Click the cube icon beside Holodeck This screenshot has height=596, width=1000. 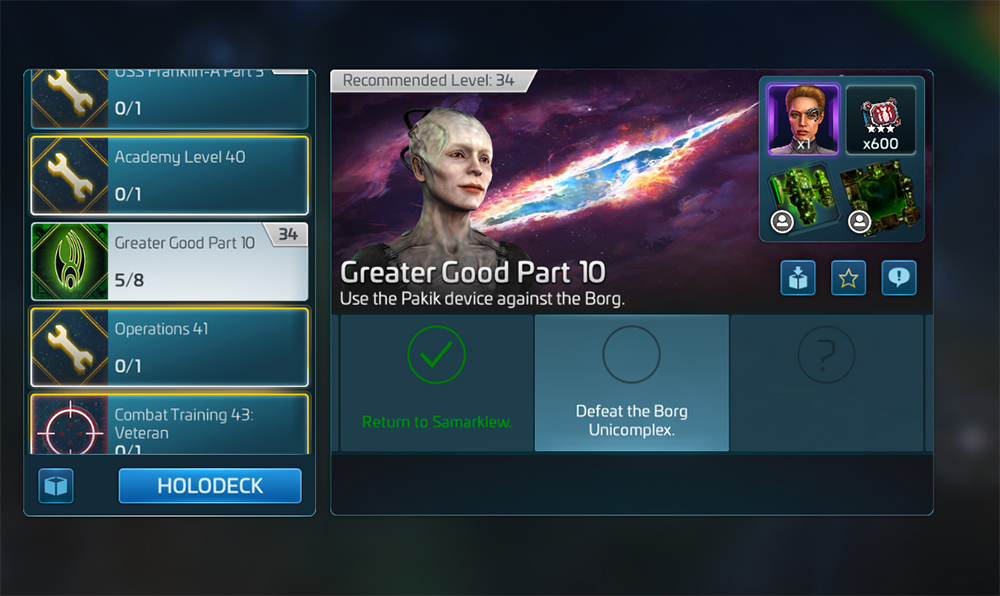(56, 486)
